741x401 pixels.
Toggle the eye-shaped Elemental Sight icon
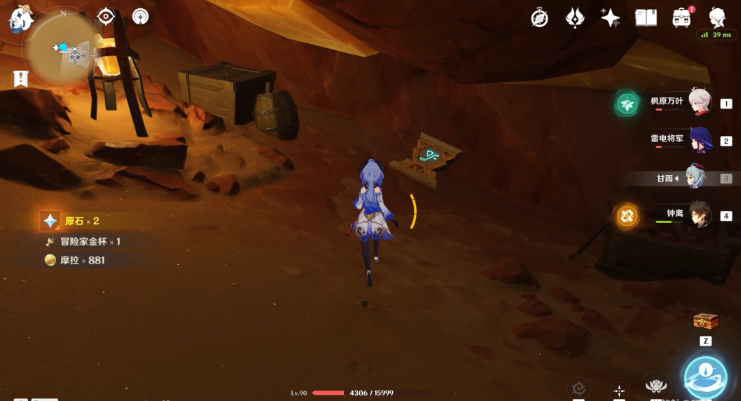click(x=107, y=16)
